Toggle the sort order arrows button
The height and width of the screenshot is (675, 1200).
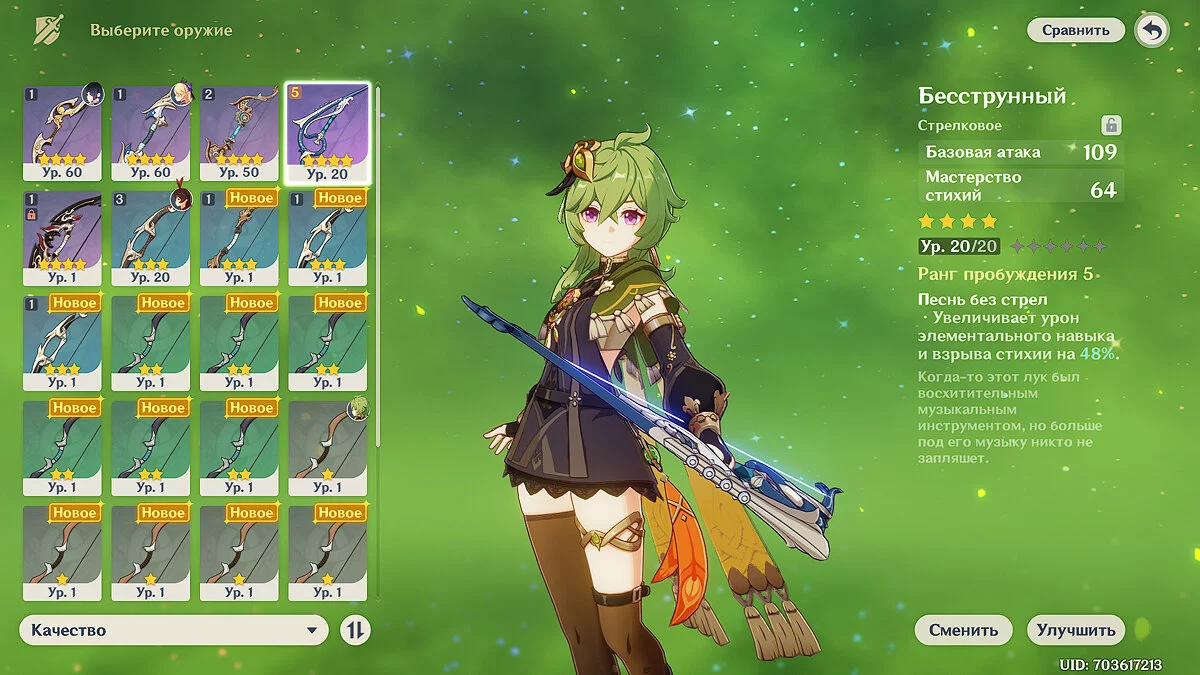tap(355, 630)
